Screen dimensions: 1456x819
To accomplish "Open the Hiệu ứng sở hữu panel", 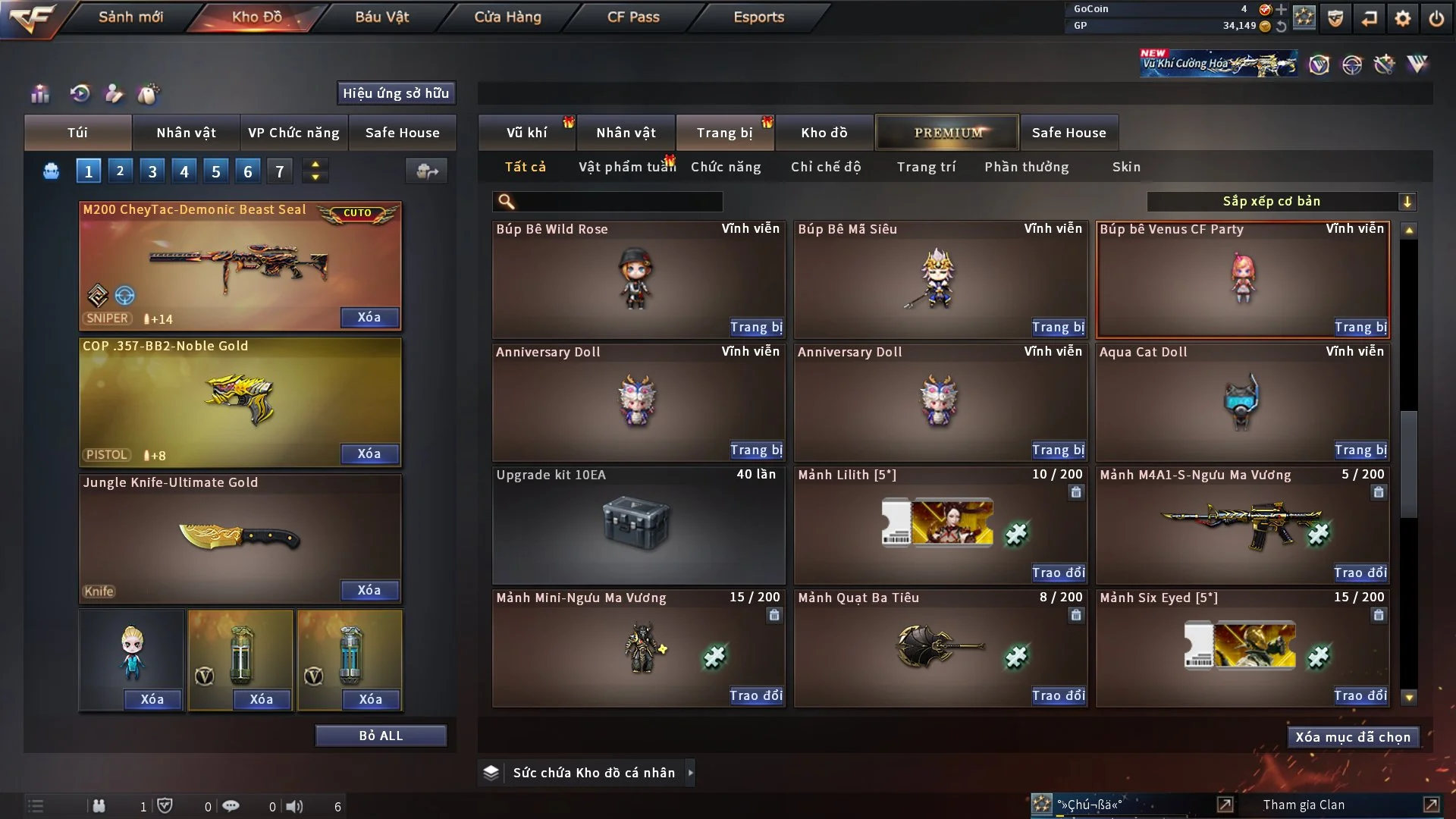I will [x=395, y=93].
